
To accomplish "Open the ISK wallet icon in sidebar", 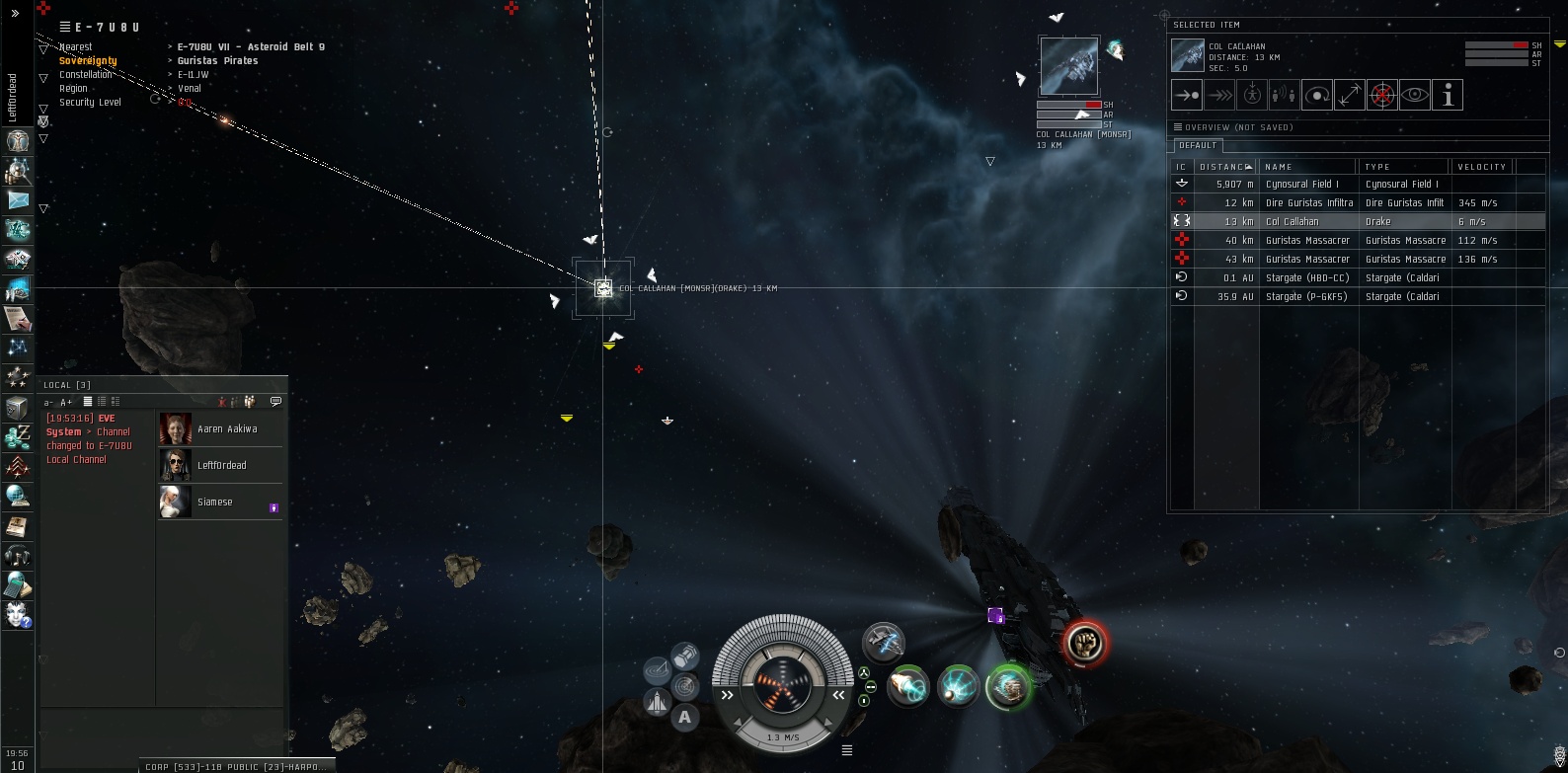I will (x=18, y=436).
